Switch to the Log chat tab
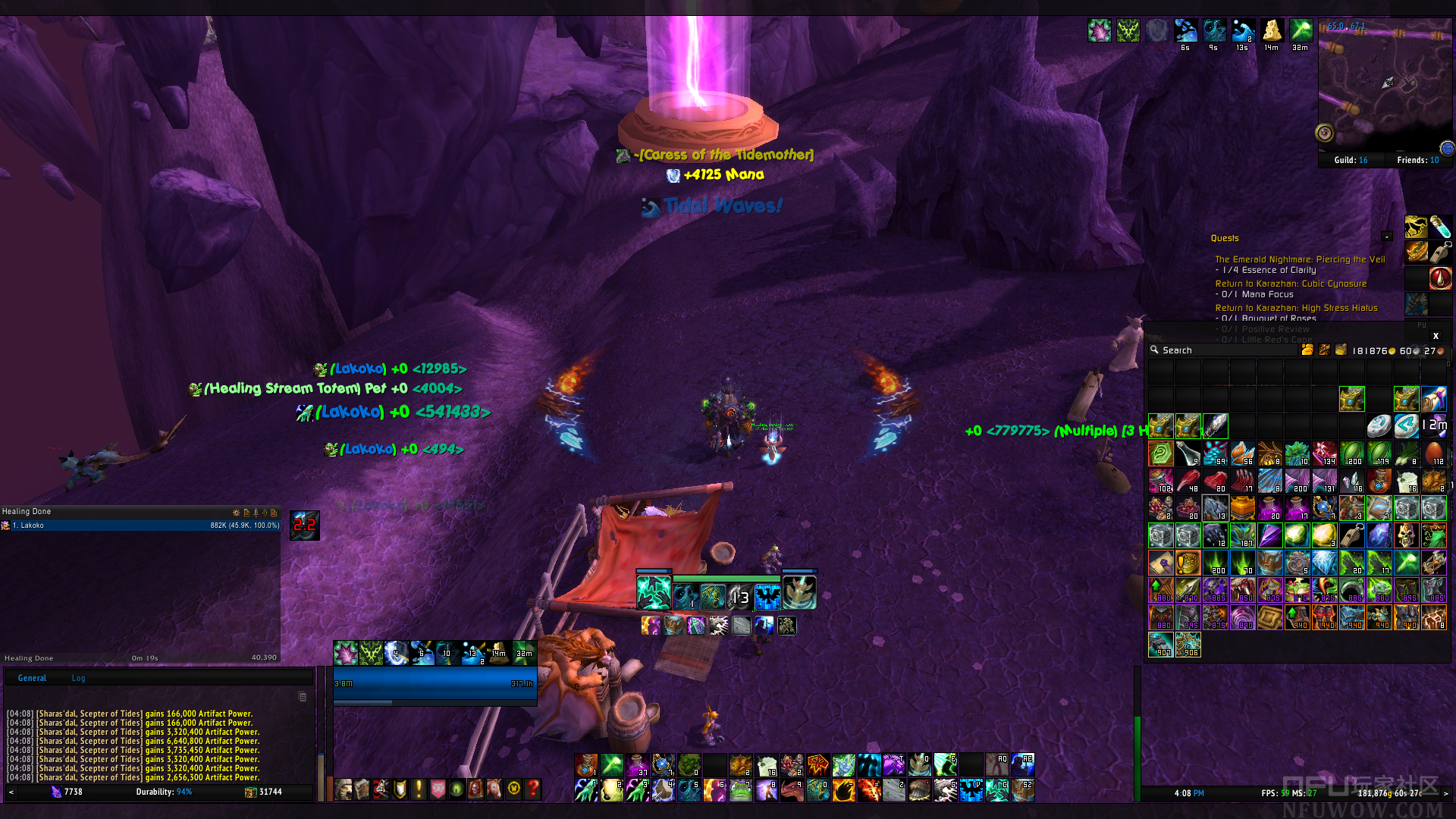 78,678
